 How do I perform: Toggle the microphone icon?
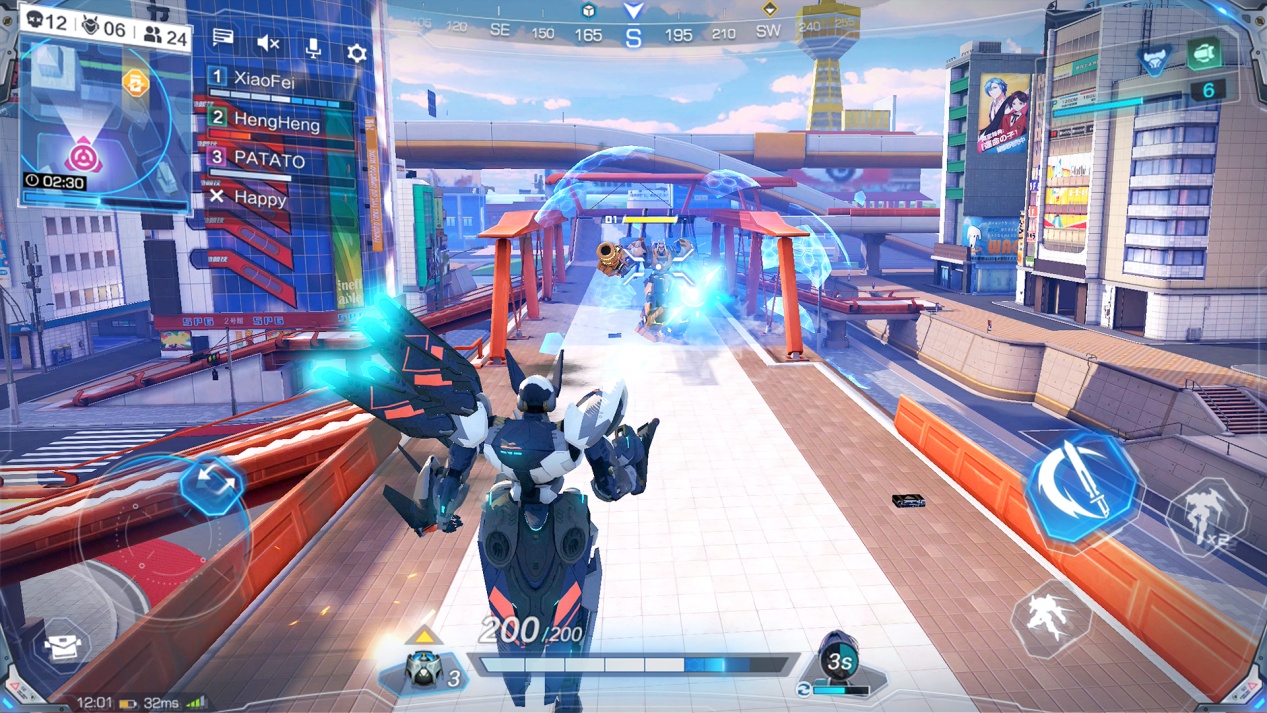pyautogui.click(x=313, y=47)
